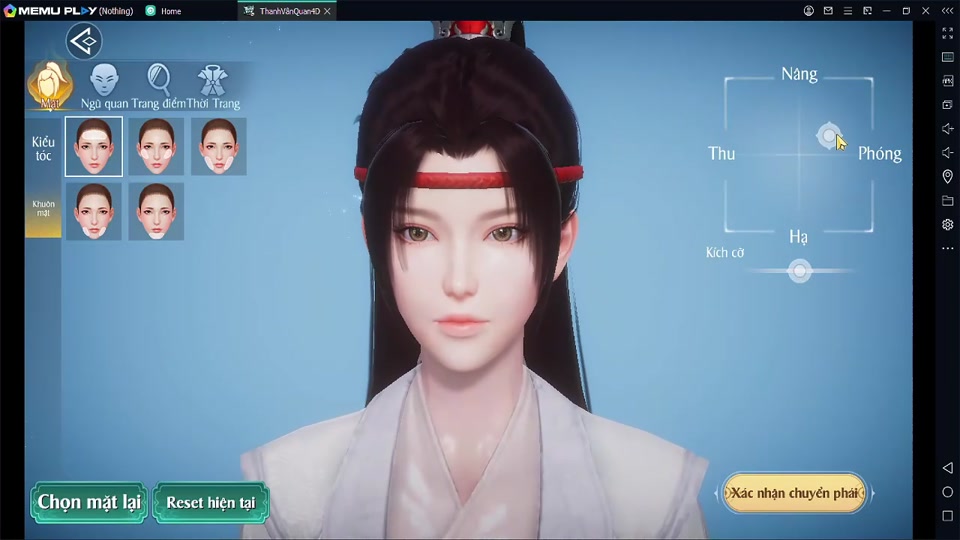Image resolution: width=960 pixels, height=540 pixels.
Task: Choose the lower-jaw highlighted face thumbnail
Action: 94,211
